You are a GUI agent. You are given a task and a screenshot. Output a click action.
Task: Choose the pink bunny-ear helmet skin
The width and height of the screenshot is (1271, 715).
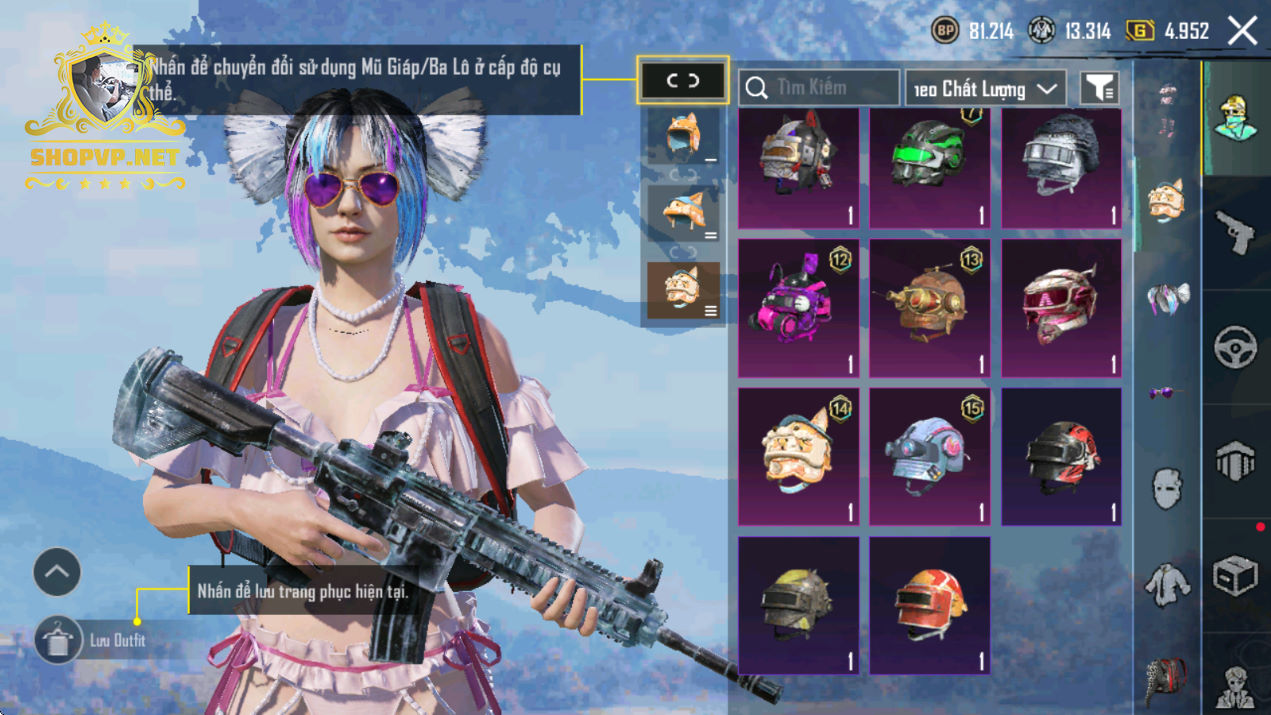pyautogui.click(x=798, y=307)
